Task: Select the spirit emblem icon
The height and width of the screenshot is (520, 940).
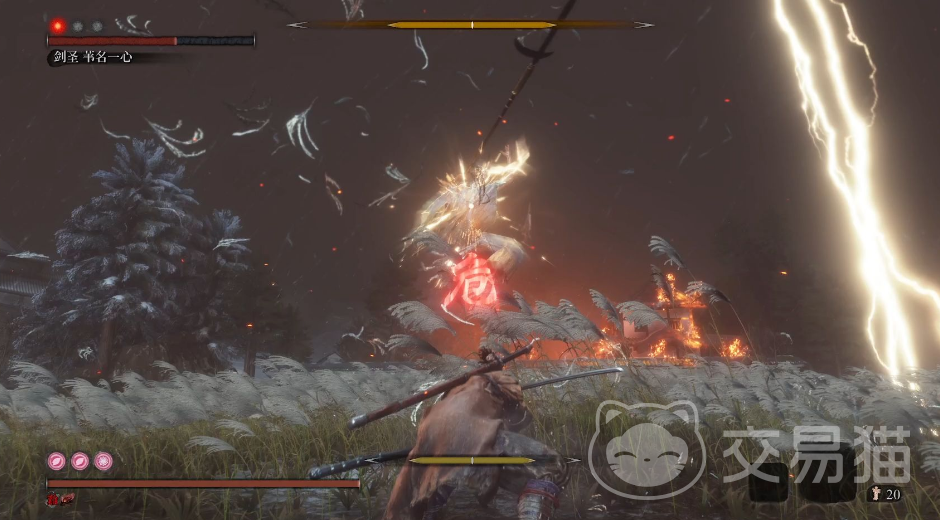Action: click(877, 494)
